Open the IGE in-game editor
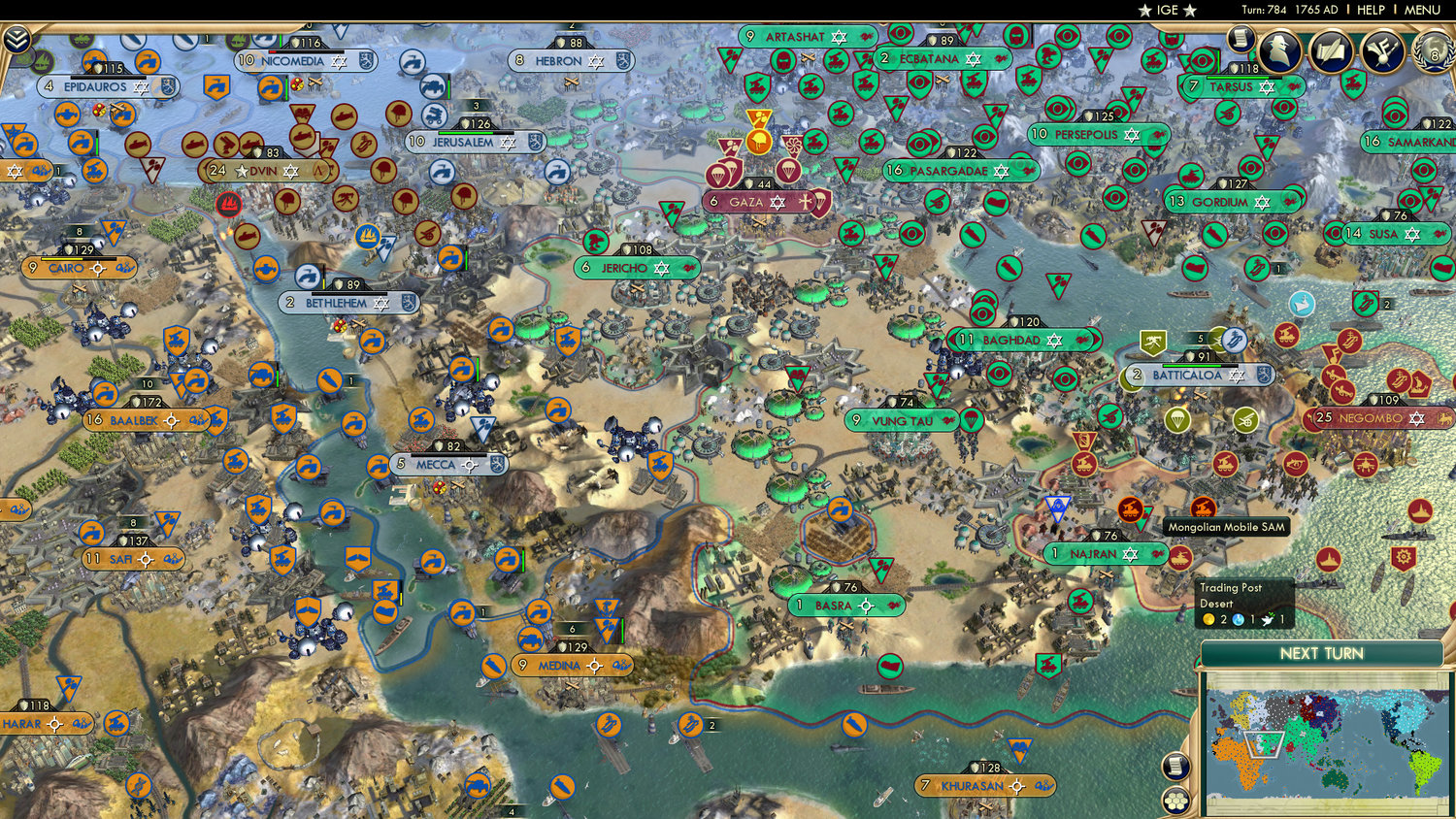Viewport: 1456px width, 819px height. click(1168, 10)
